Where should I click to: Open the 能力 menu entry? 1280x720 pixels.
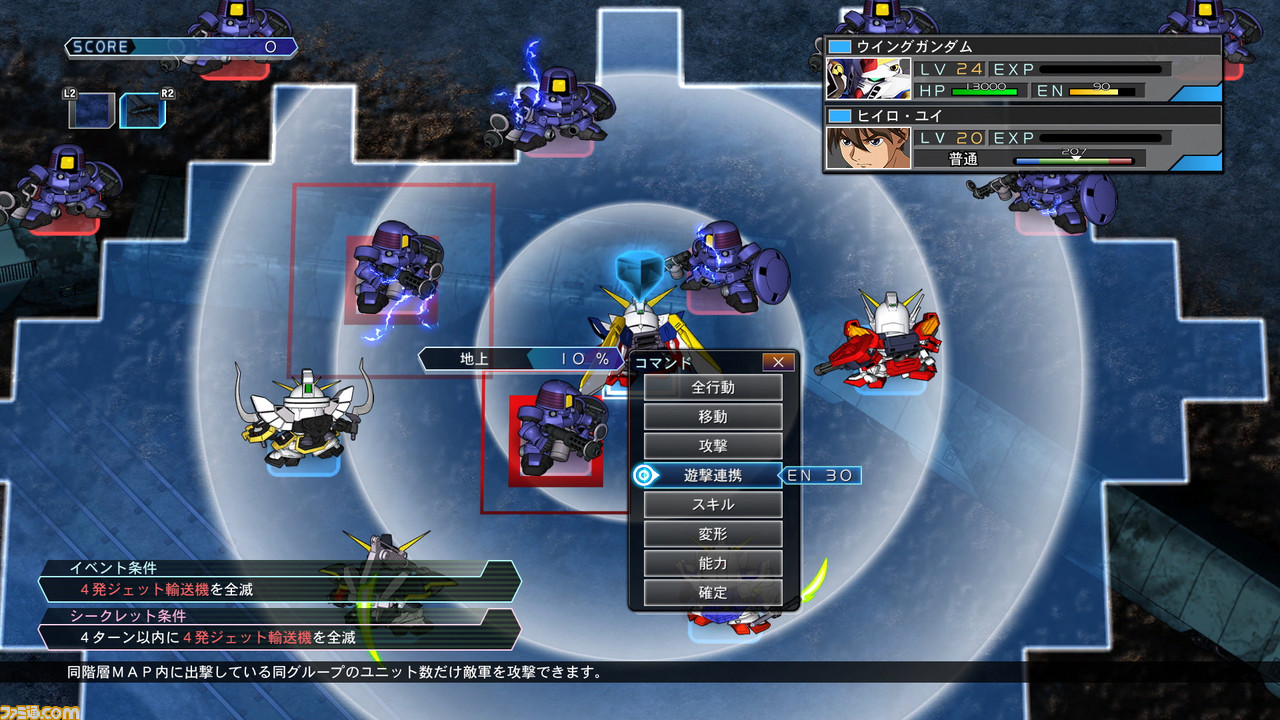coord(713,564)
